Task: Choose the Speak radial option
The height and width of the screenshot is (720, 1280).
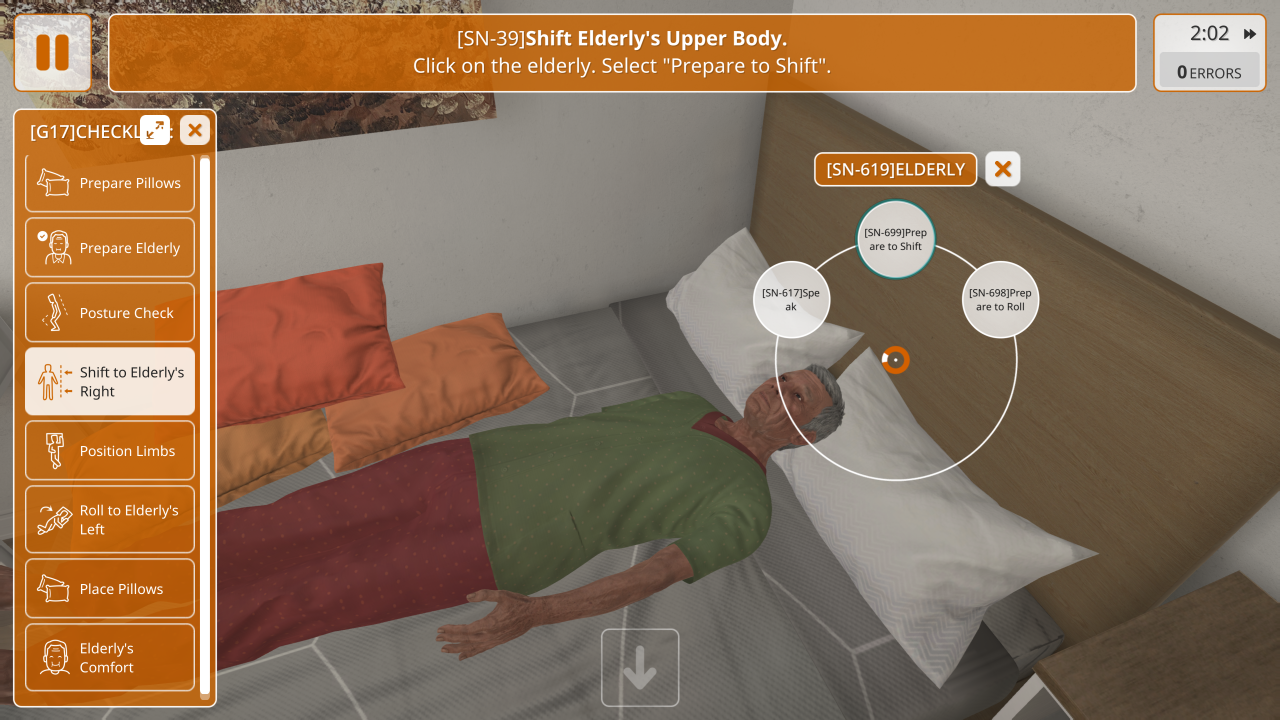Action: tap(791, 300)
